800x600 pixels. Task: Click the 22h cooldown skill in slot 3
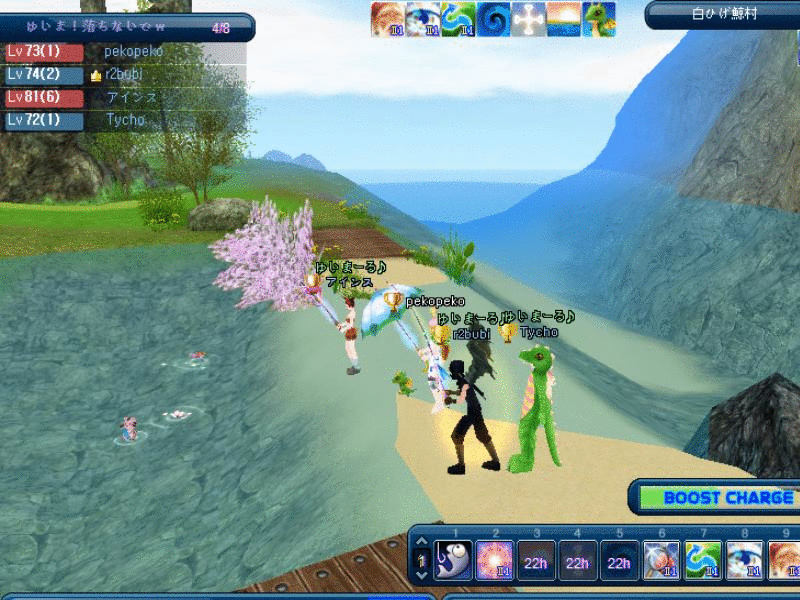(x=536, y=561)
